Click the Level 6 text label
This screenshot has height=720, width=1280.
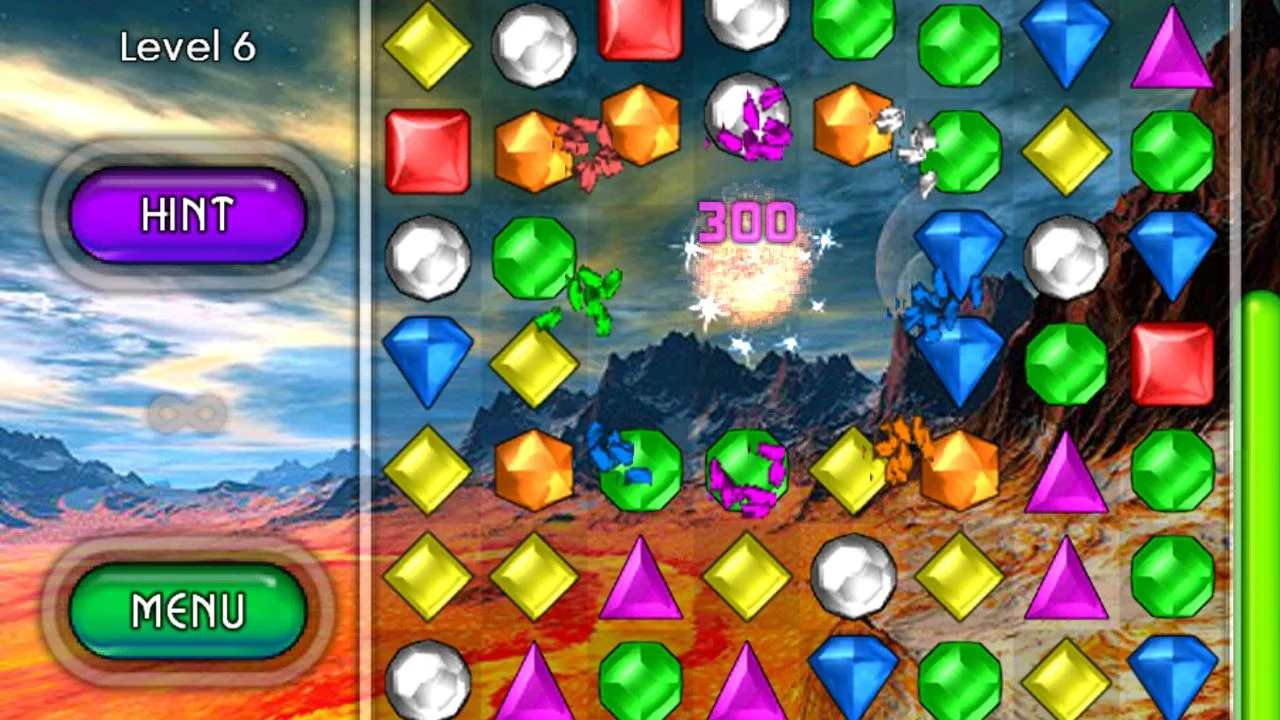pyautogui.click(x=188, y=47)
